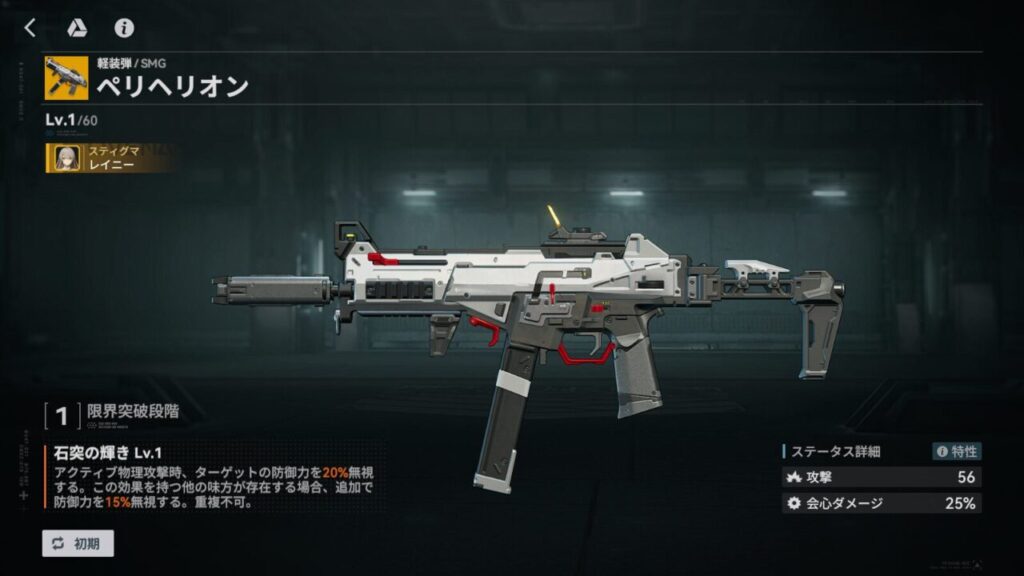1024x576 pixels.
Task: Open the home triangle icon
Action: point(77,28)
